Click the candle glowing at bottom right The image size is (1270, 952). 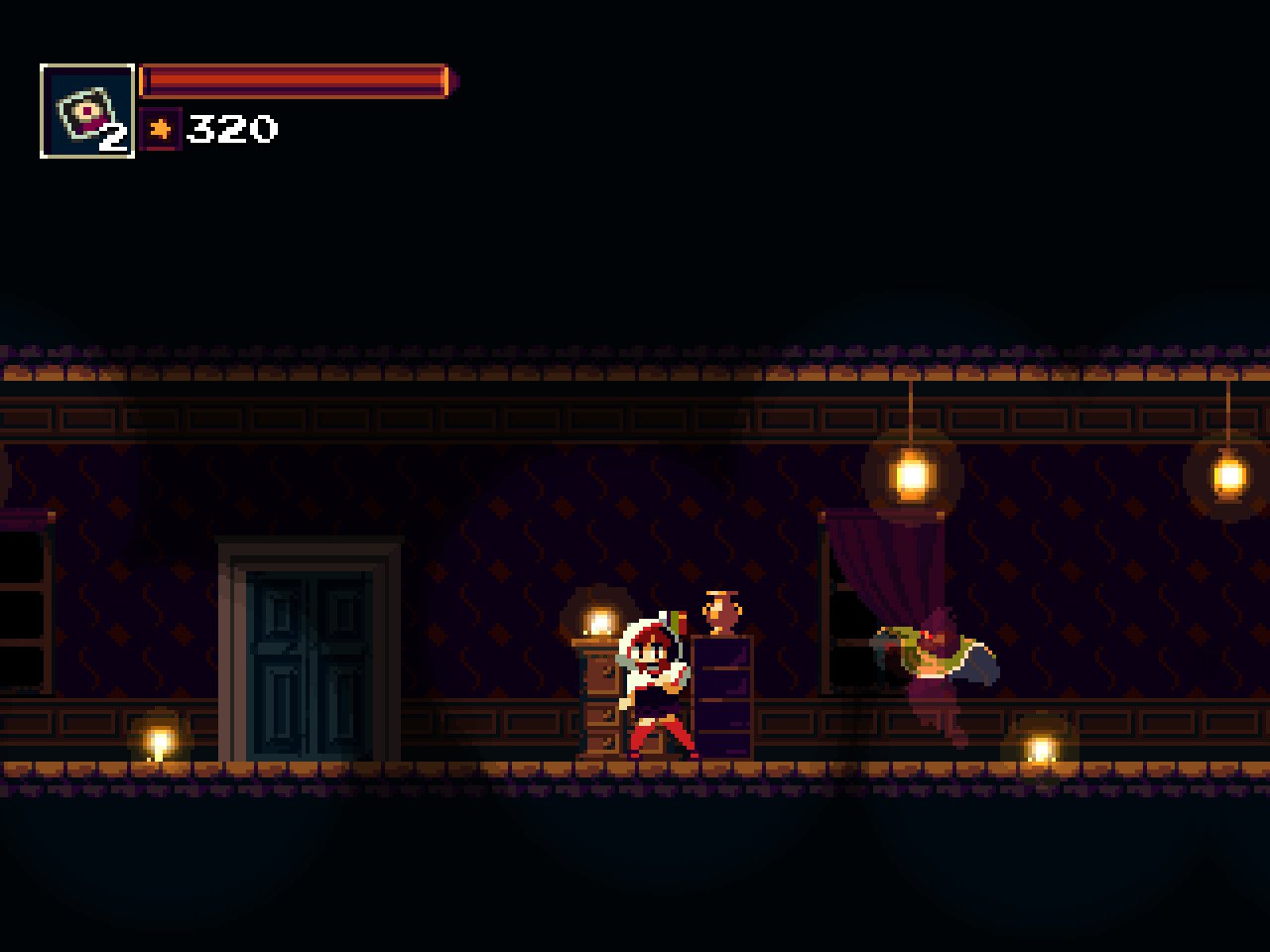click(1040, 744)
